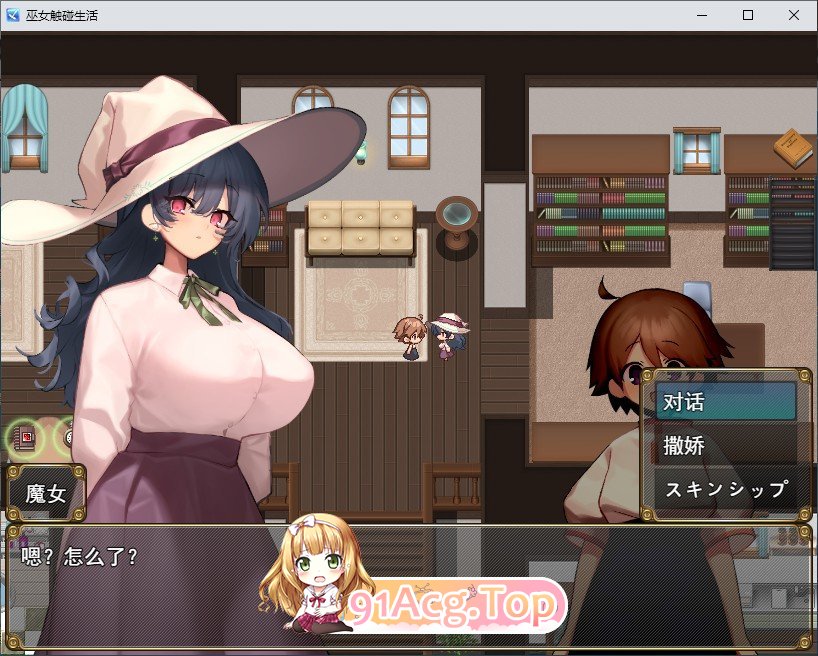Screen dimensions: 818x656
Task: Minimize the game window
Action: tap(702, 16)
